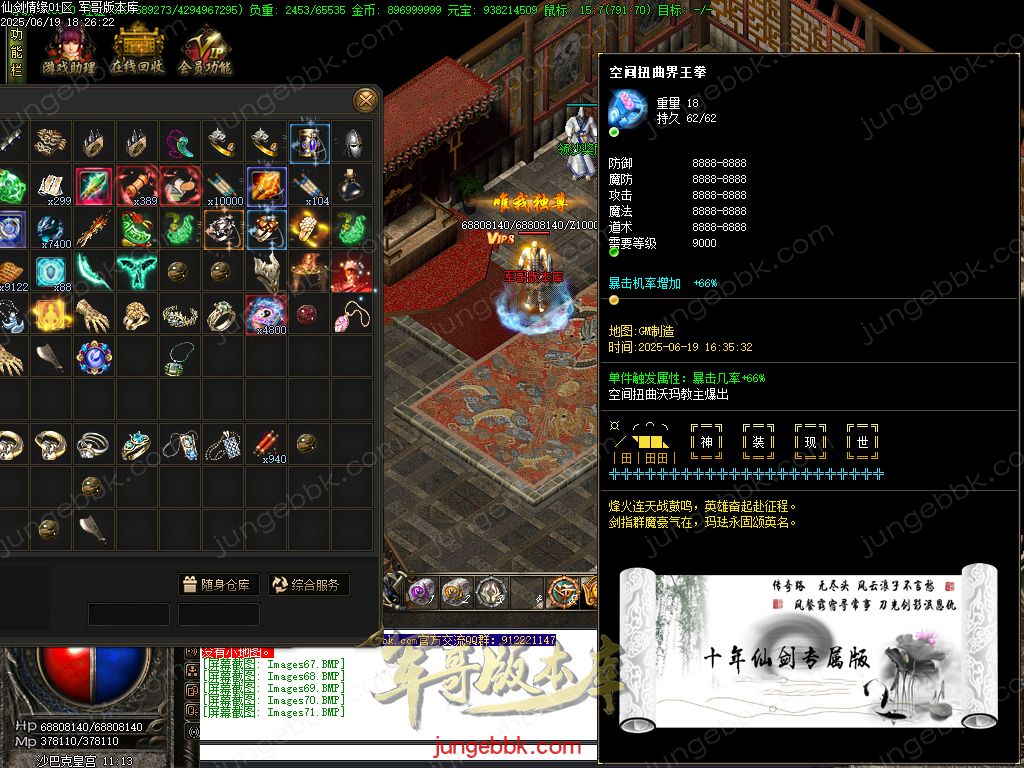Choose the paper stack marked x299
Image resolution: width=1024 pixels, height=768 pixels.
pyautogui.click(x=51, y=186)
